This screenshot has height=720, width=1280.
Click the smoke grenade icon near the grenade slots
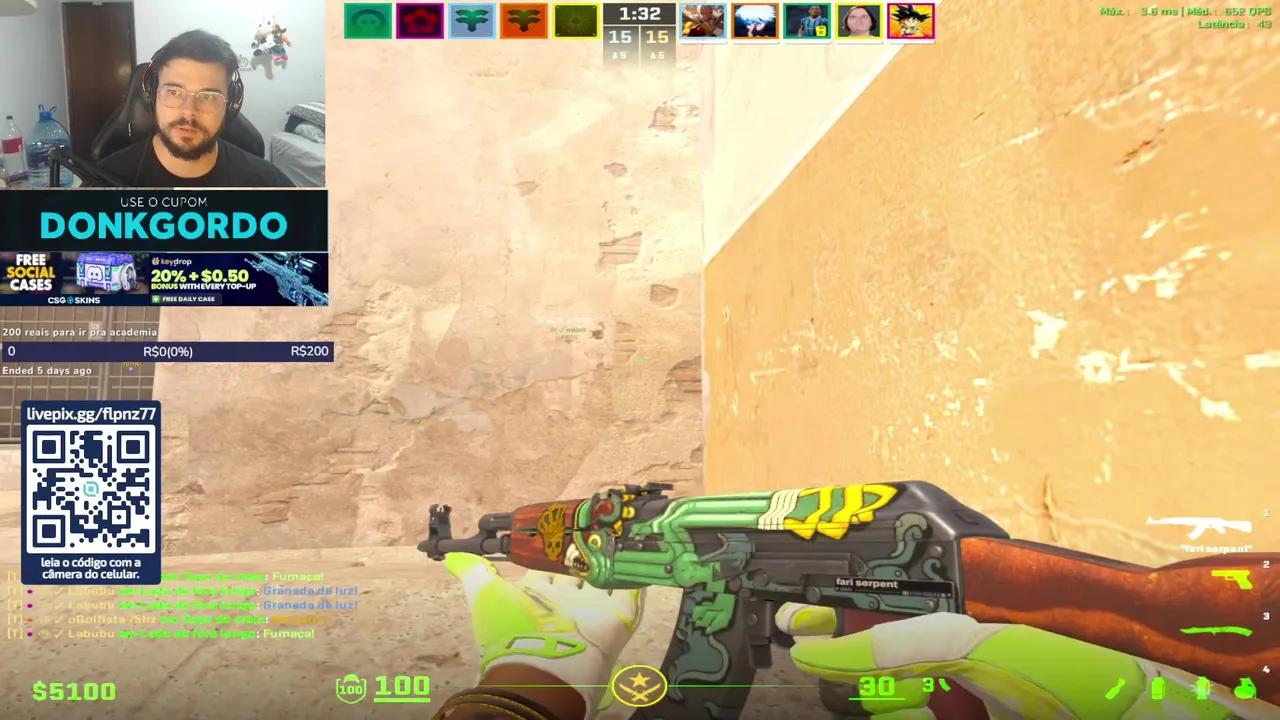point(1158,688)
